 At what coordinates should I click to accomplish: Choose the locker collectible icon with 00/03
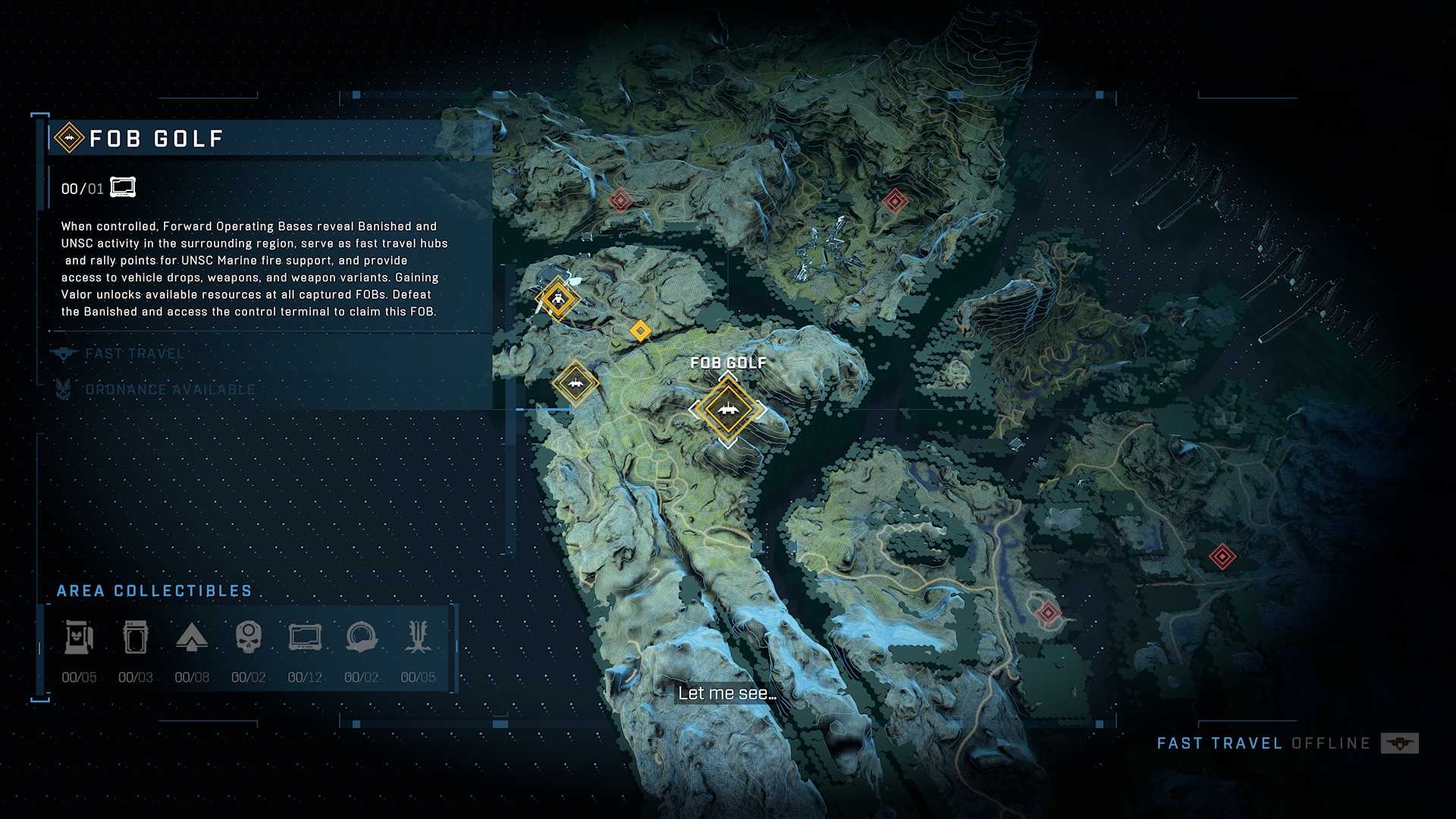click(x=136, y=638)
